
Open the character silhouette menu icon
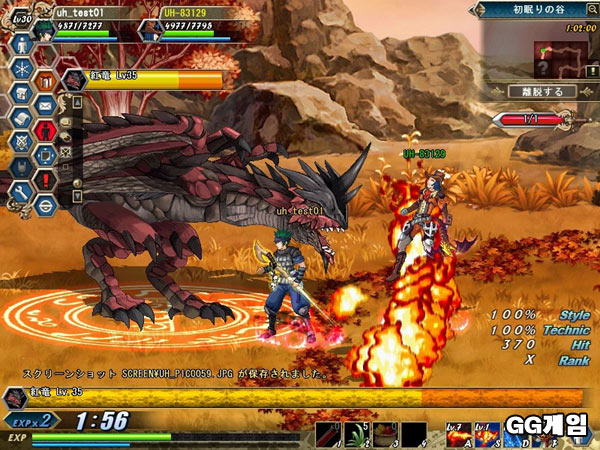(x=22, y=46)
